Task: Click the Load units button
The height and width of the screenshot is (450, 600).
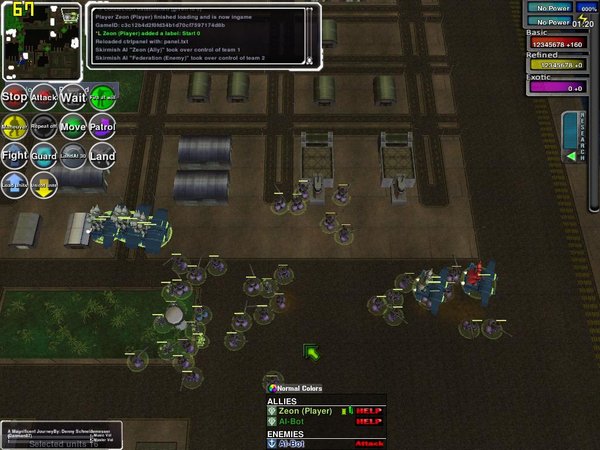Action: 14,184
